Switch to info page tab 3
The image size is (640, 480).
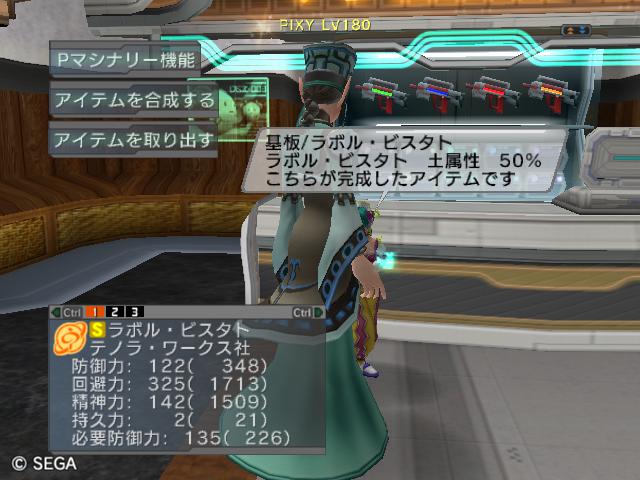coord(135,311)
